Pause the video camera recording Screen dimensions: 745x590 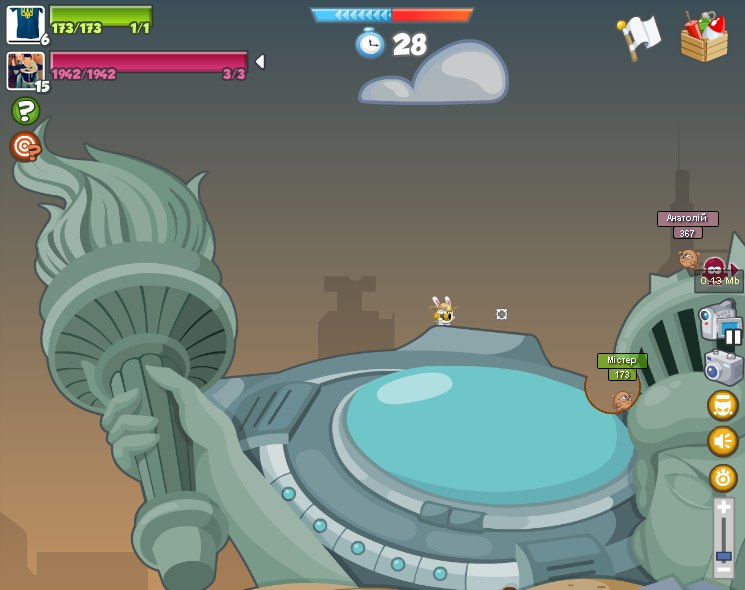click(x=733, y=336)
